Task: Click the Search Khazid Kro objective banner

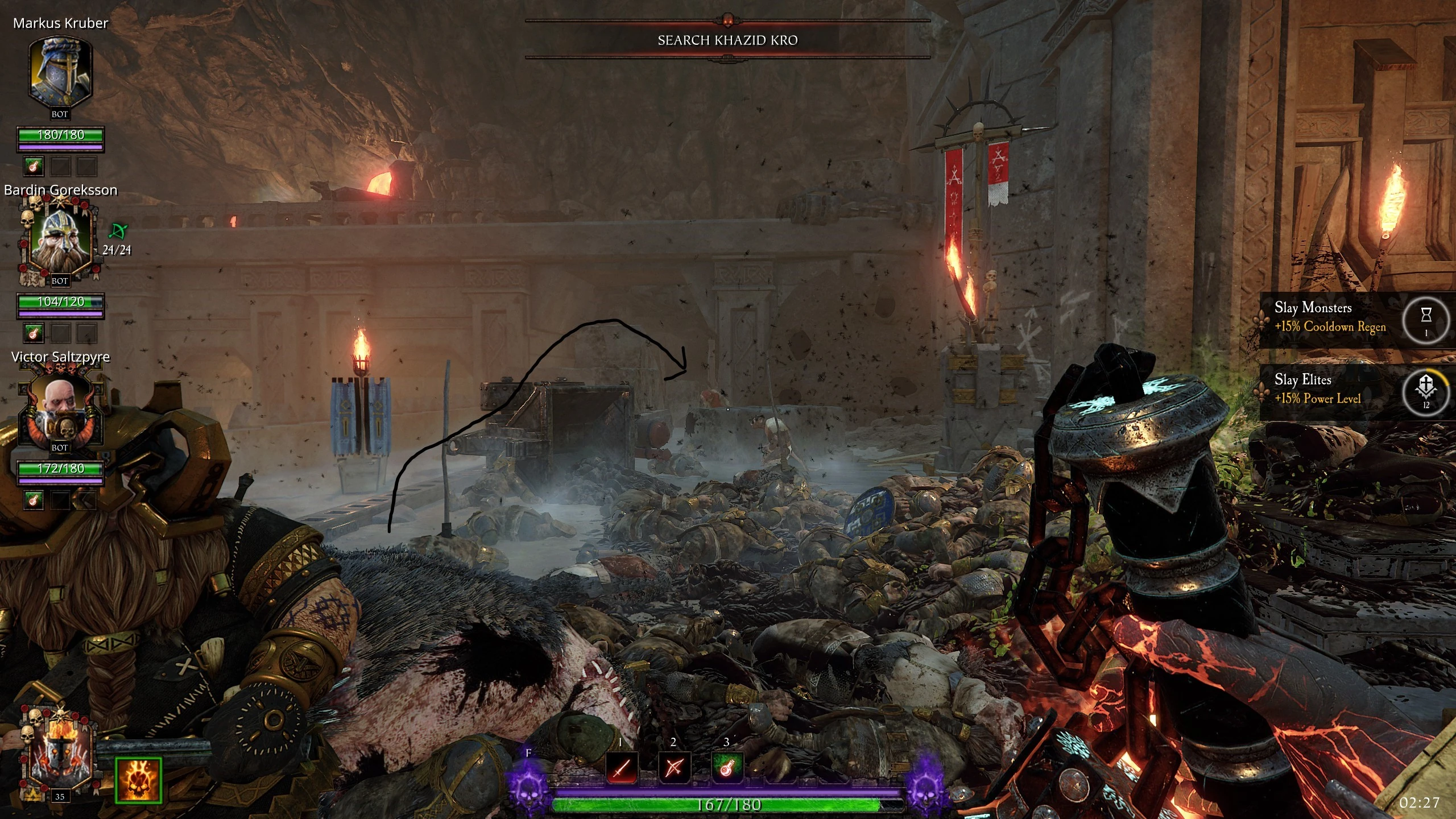Action: click(727, 40)
